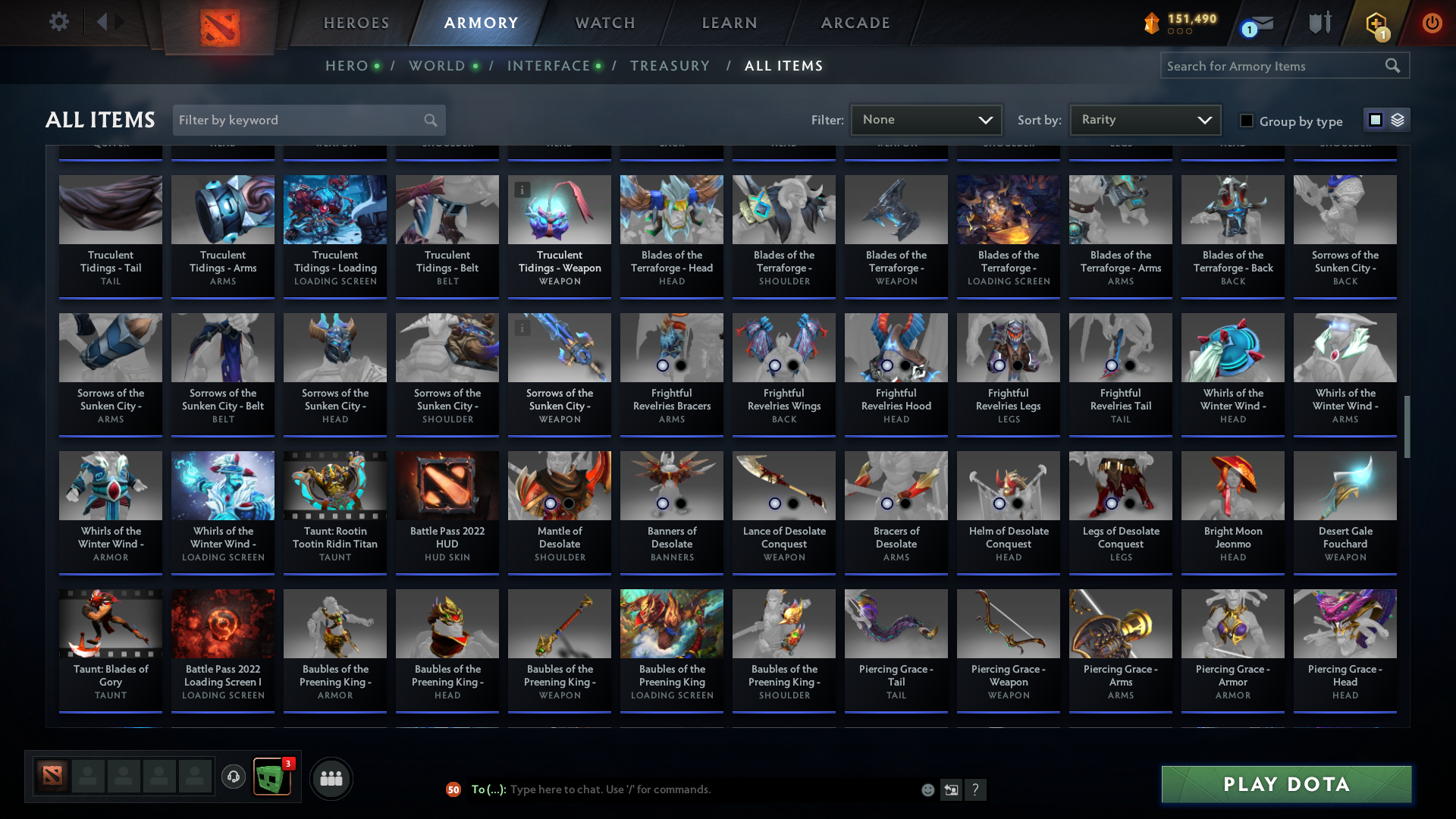
Task: Open the Sort by Rarity dropdown
Action: pos(1144,119)
